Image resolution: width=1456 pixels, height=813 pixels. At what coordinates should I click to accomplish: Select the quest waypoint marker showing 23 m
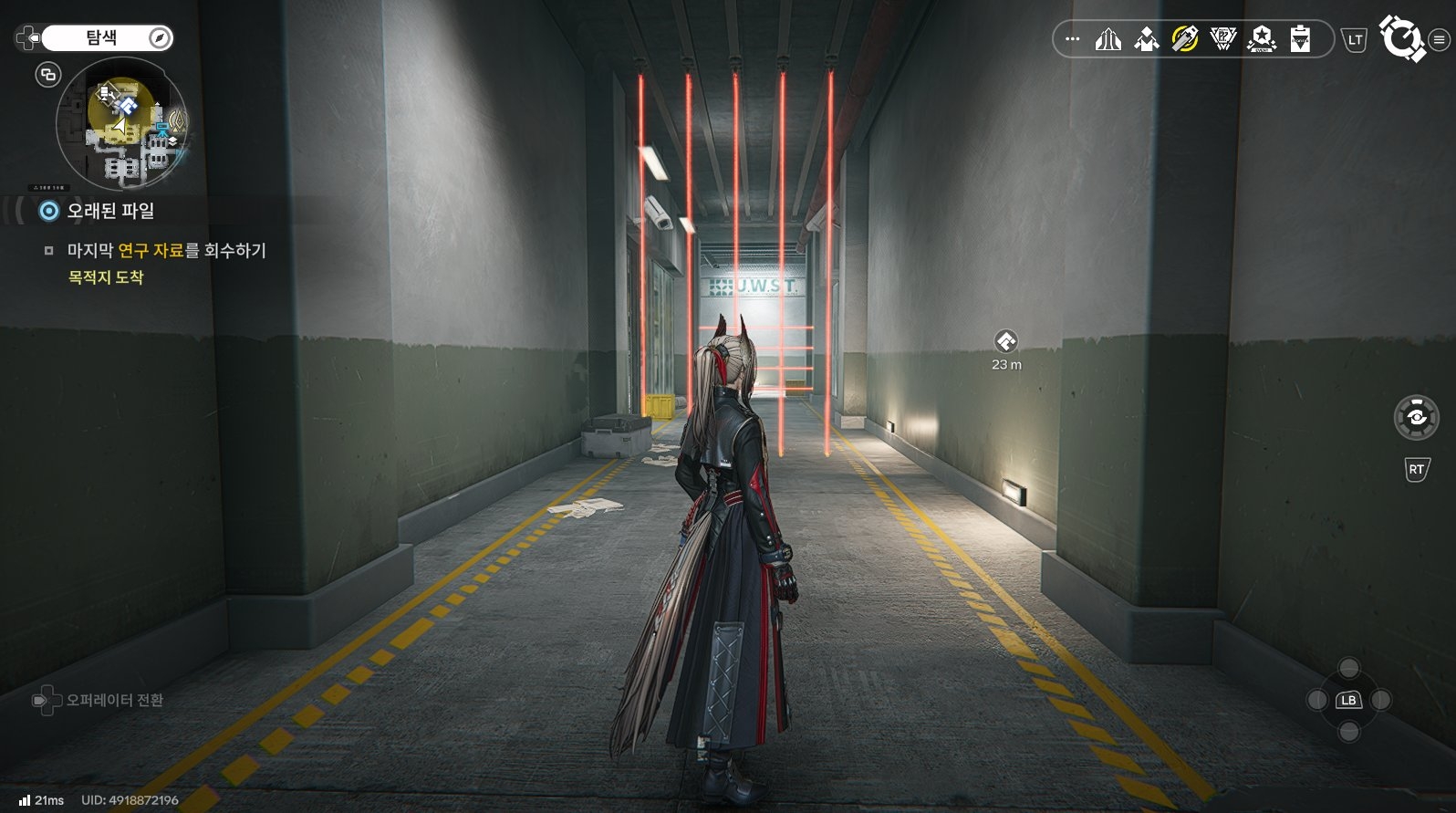pos(1006,342)
